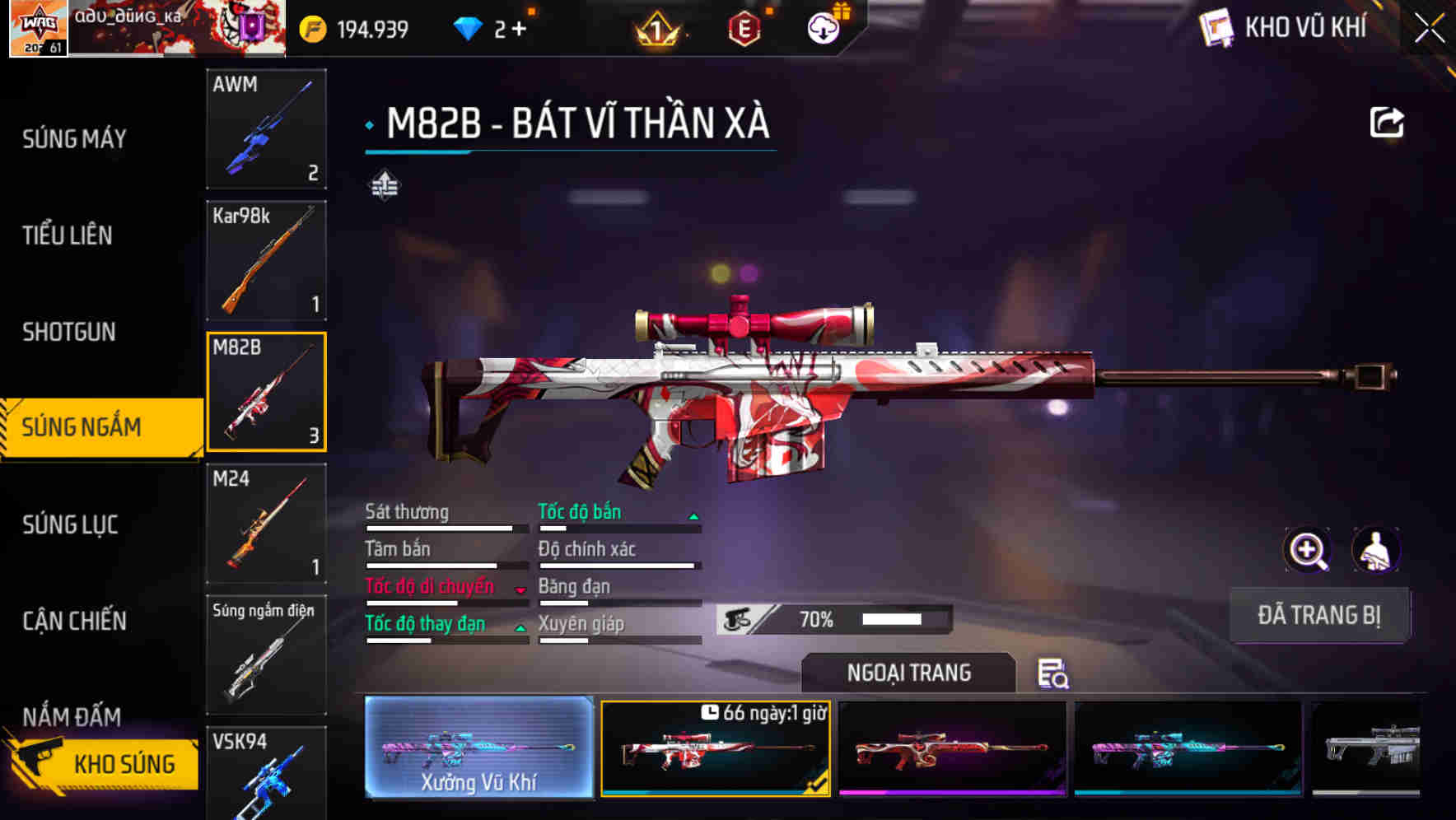Click the red E elite pass icon
The image size is (1456, 820).
point(744,27)
